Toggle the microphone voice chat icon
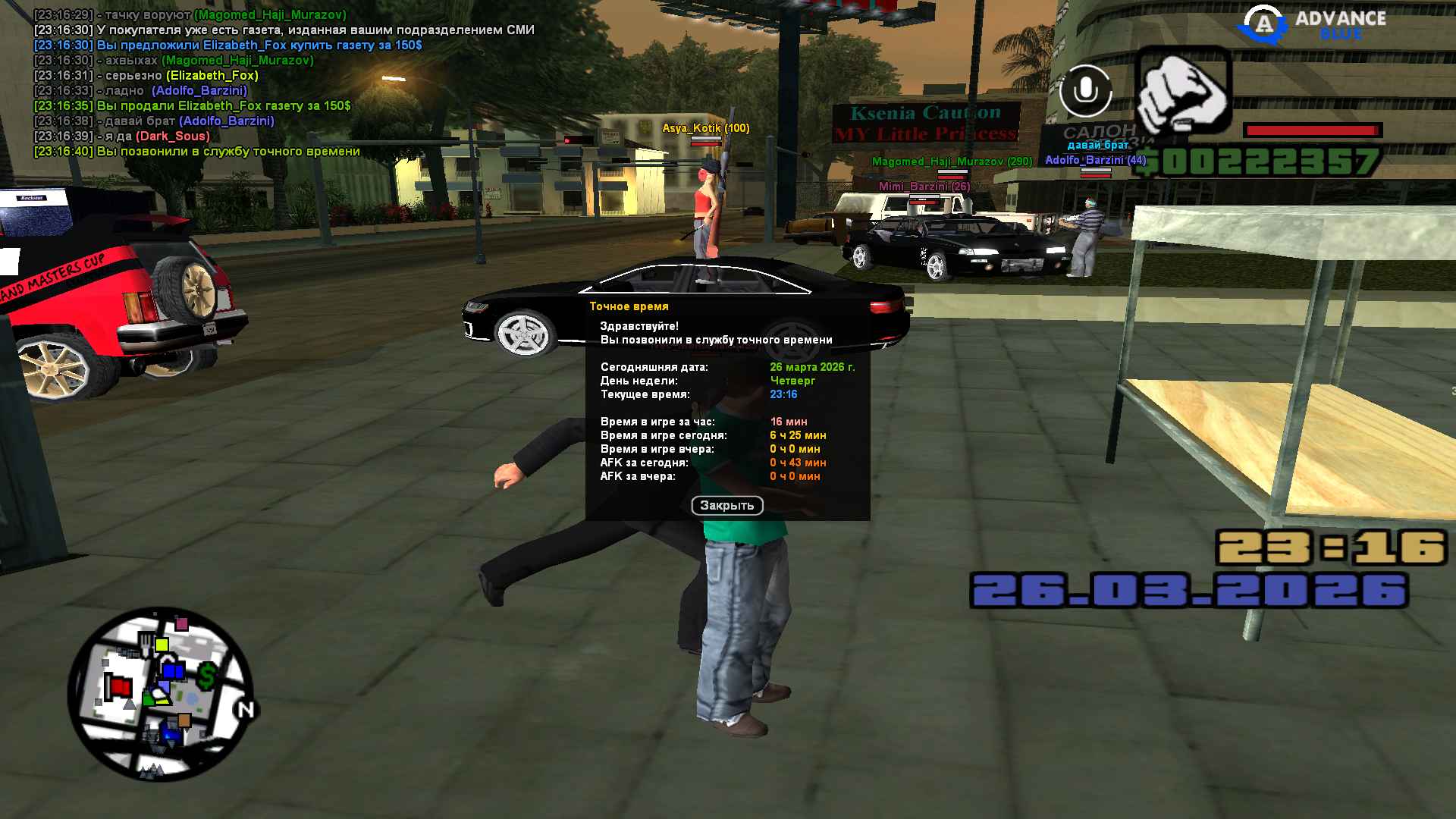The width and height of the screenshot is (1456, 819). [1085, 91]
